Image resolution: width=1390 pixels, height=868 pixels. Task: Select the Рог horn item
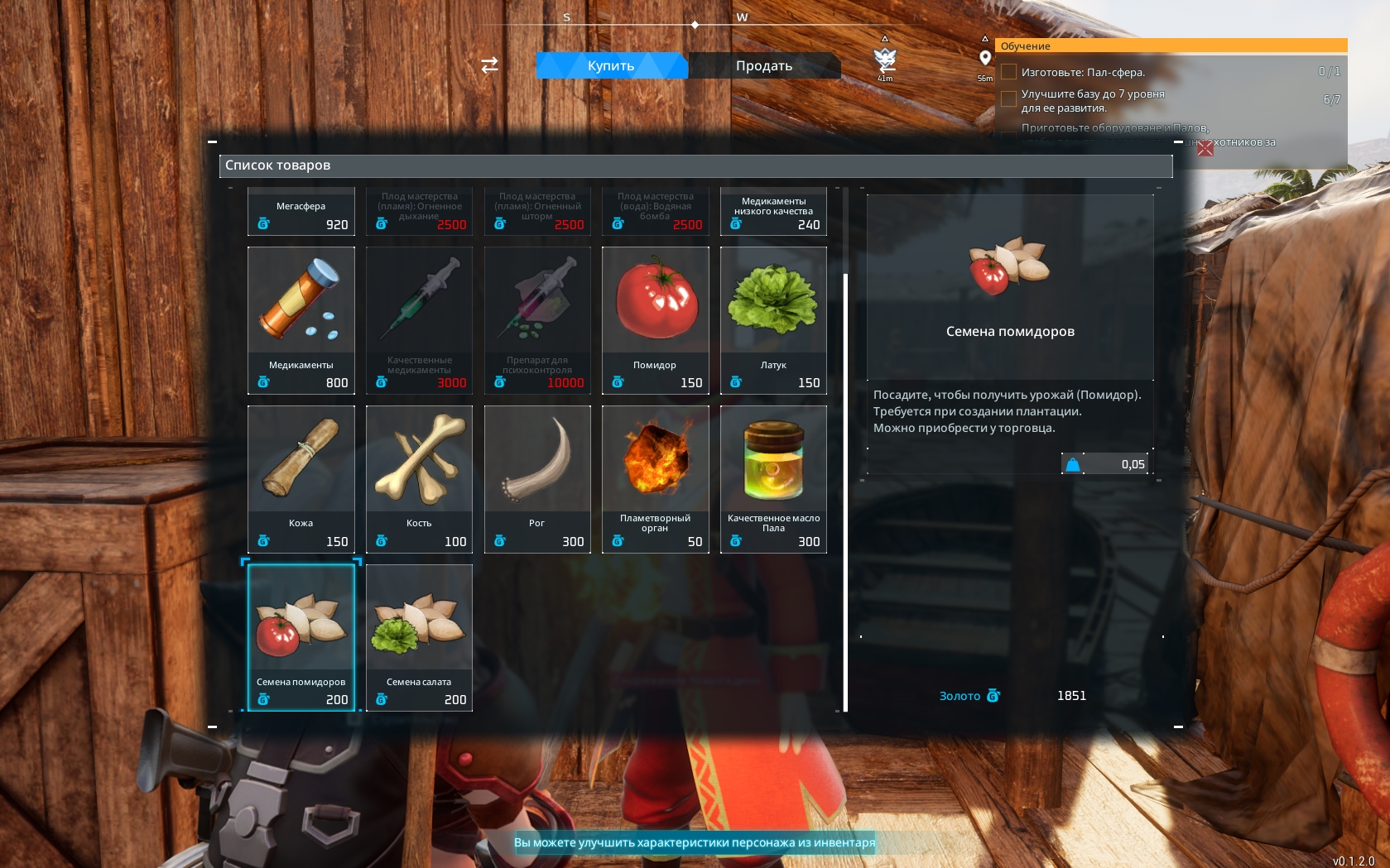click(x=537, y=478)
